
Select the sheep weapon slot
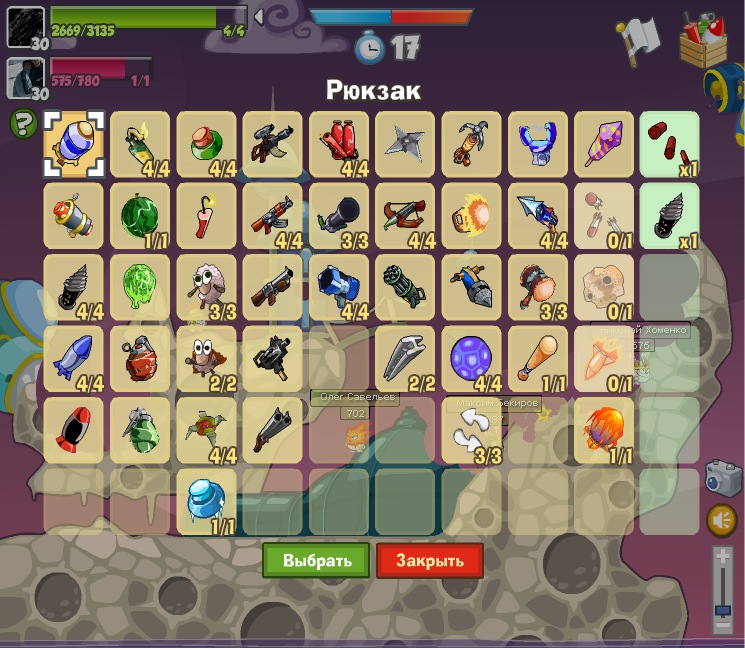point(206,287)
